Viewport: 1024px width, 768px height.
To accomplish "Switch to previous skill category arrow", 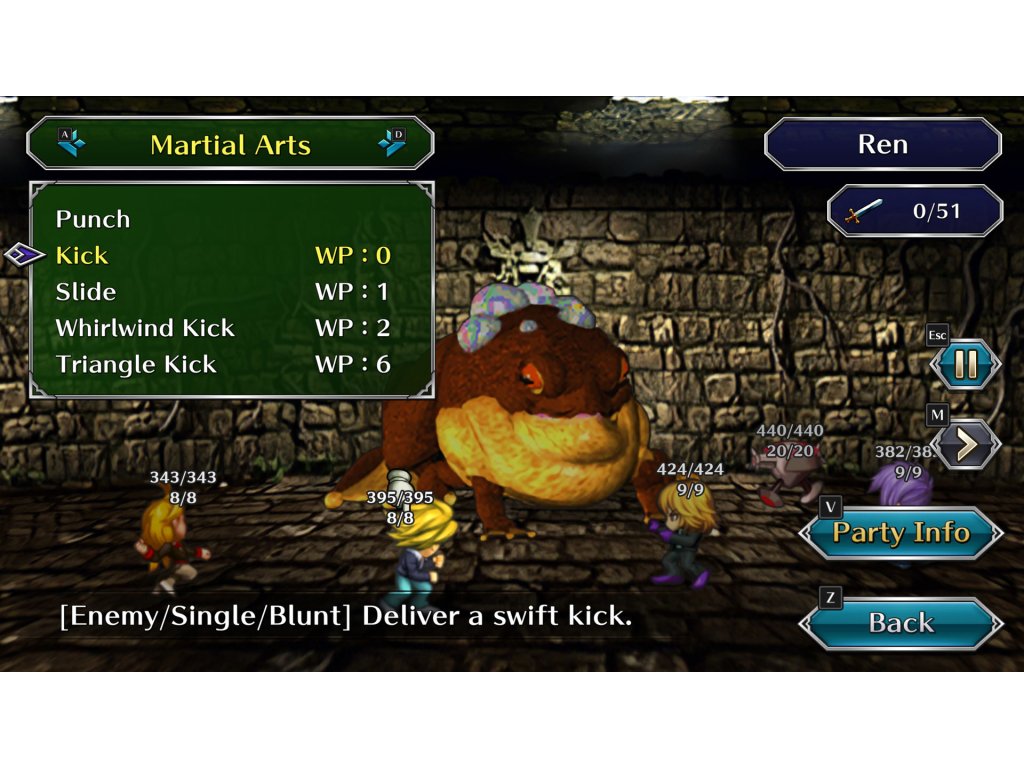I will (71, 144).
